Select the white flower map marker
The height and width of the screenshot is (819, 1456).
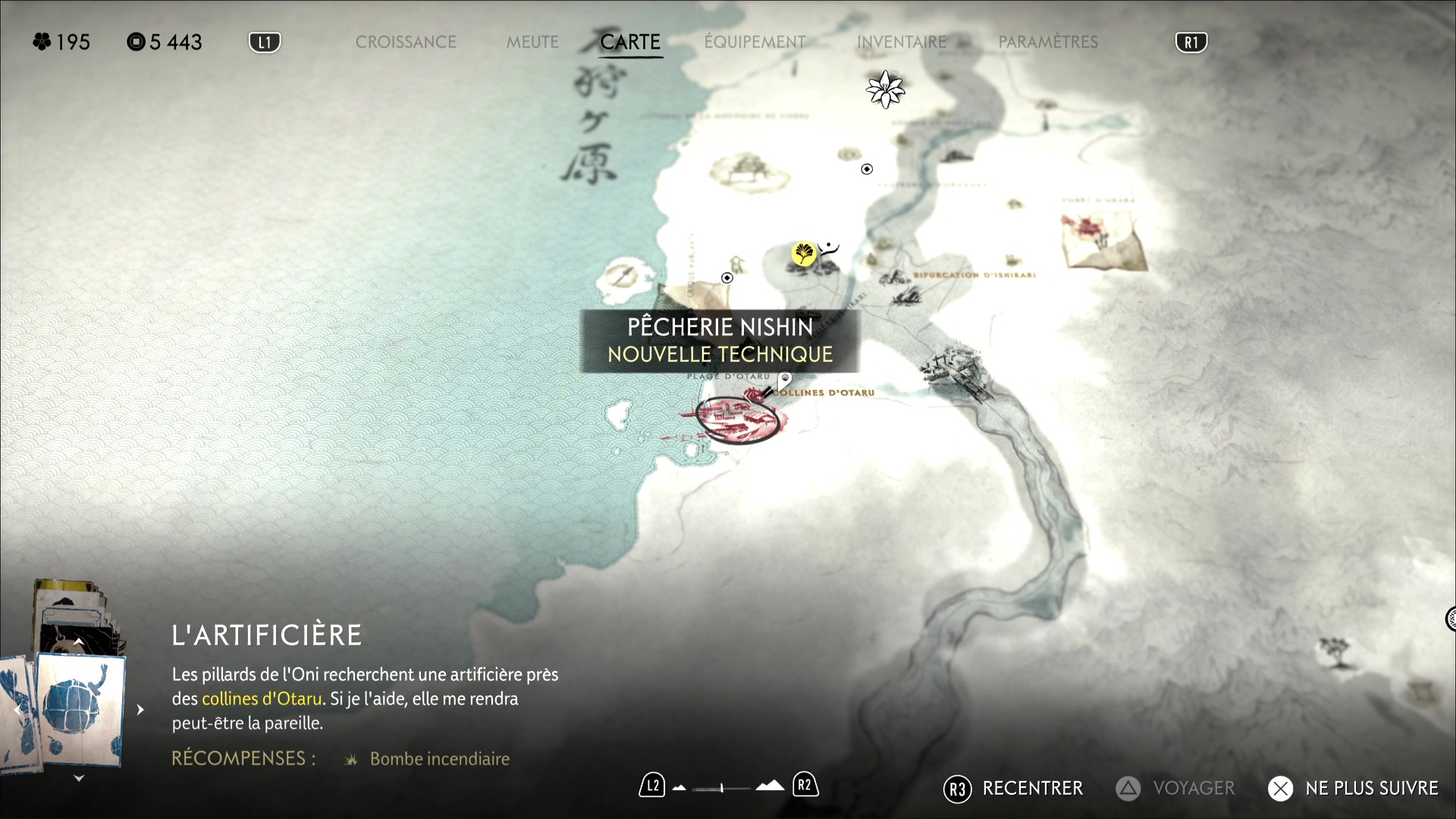point(885,89)
